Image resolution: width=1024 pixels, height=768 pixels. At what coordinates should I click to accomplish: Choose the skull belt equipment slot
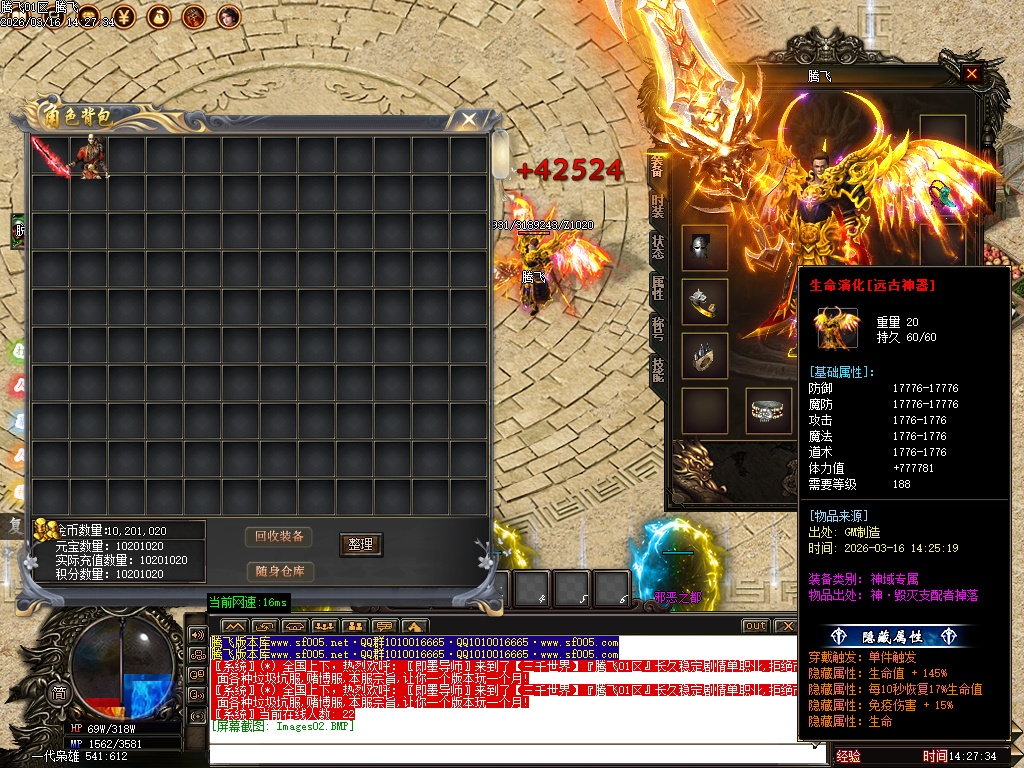[768, 410]
